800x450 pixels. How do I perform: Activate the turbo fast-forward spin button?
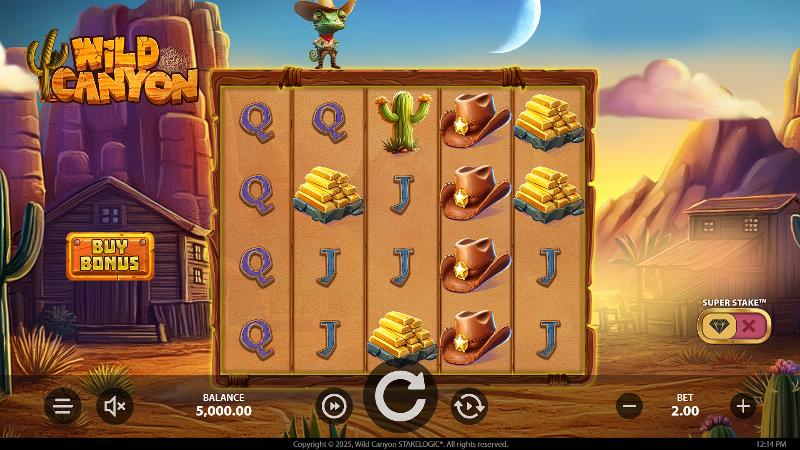tap(335, 406)
